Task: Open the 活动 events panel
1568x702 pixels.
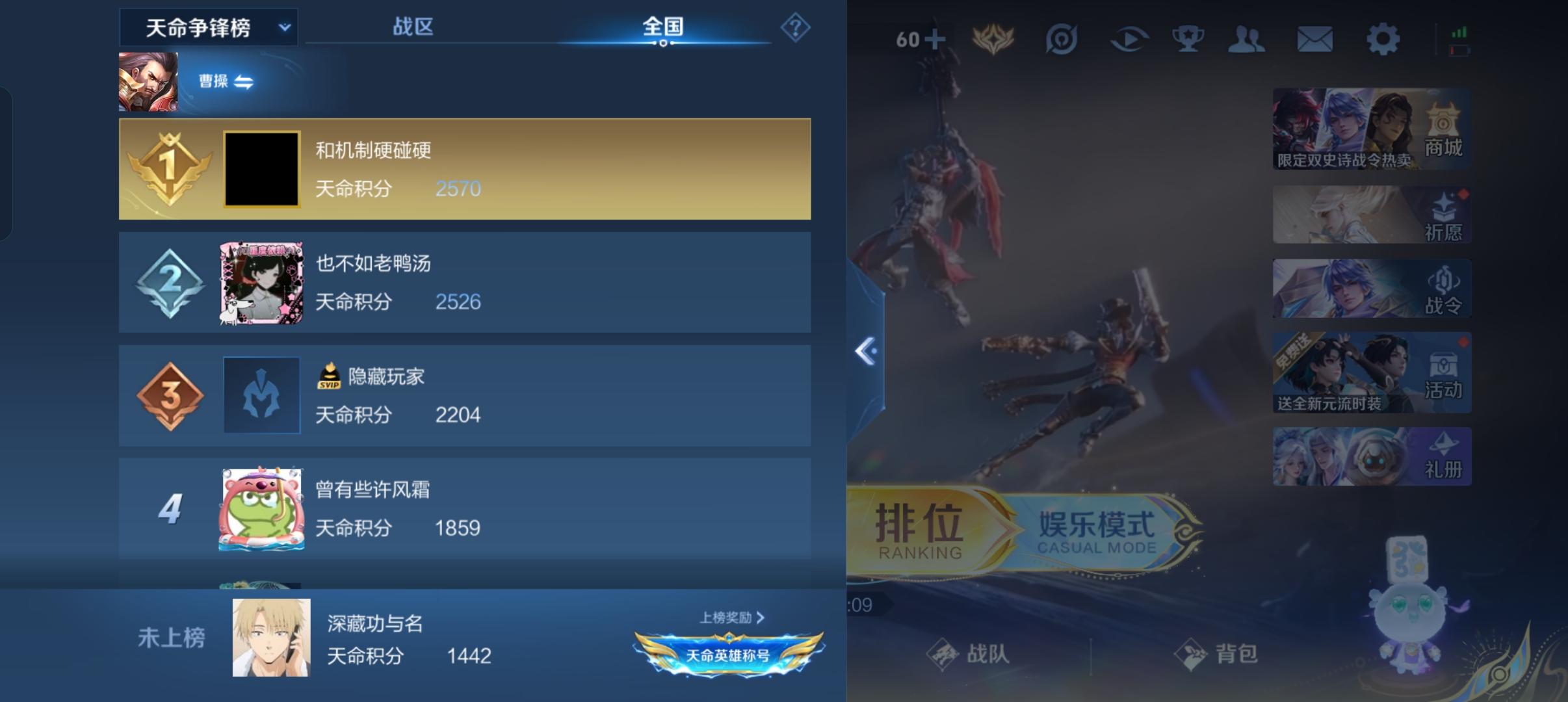Action: 1372,374
